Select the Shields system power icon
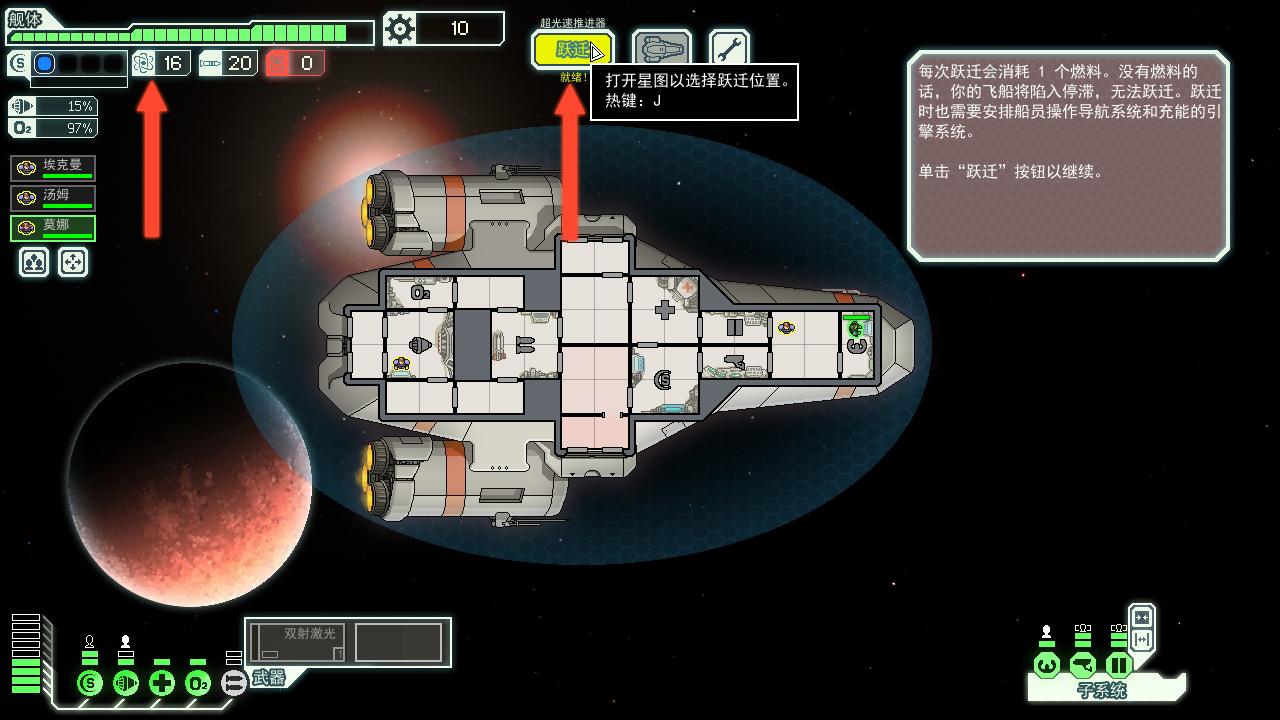This screenshot has height=720, width=1280. click(88, 682)
